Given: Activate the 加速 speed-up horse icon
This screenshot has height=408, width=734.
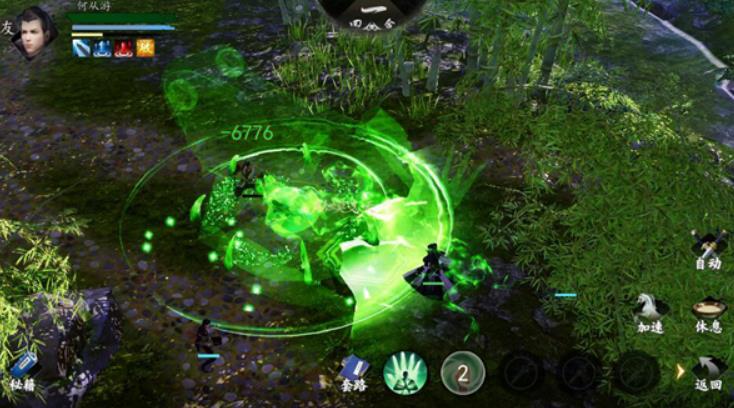Looking at the screenshot, I should click(651, 311).
